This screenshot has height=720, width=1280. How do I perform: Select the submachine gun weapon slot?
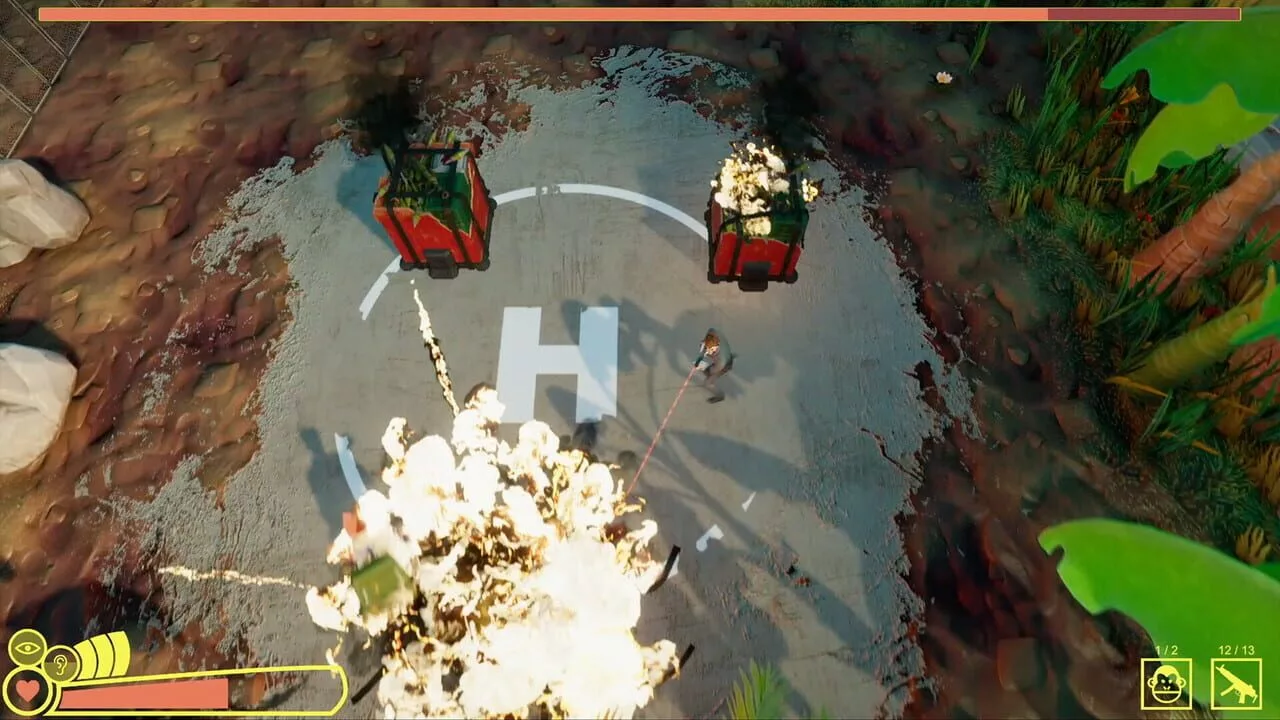1236,684
